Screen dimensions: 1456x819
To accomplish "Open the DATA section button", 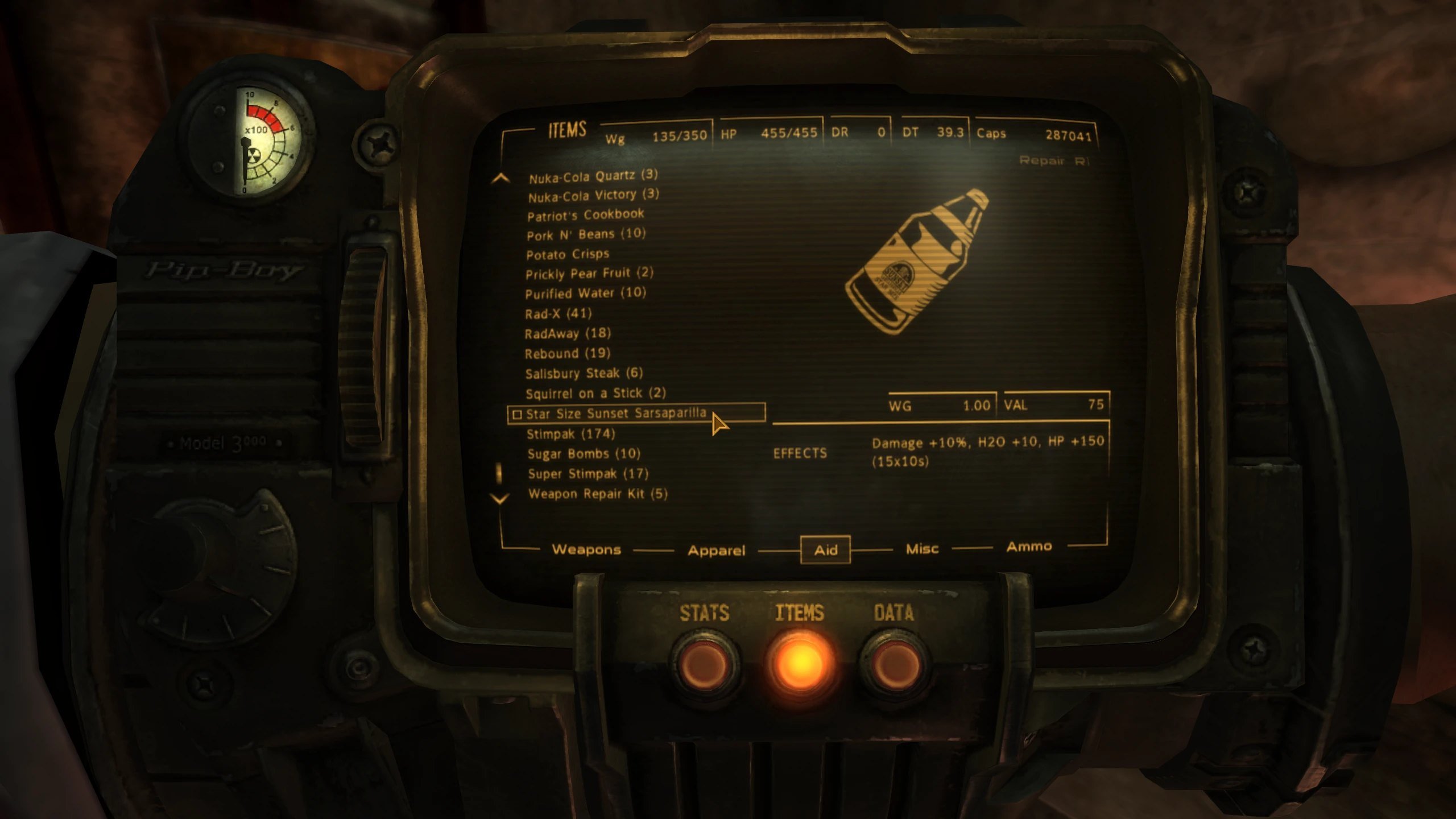I will pyautogui.click(x=894, y=664).
